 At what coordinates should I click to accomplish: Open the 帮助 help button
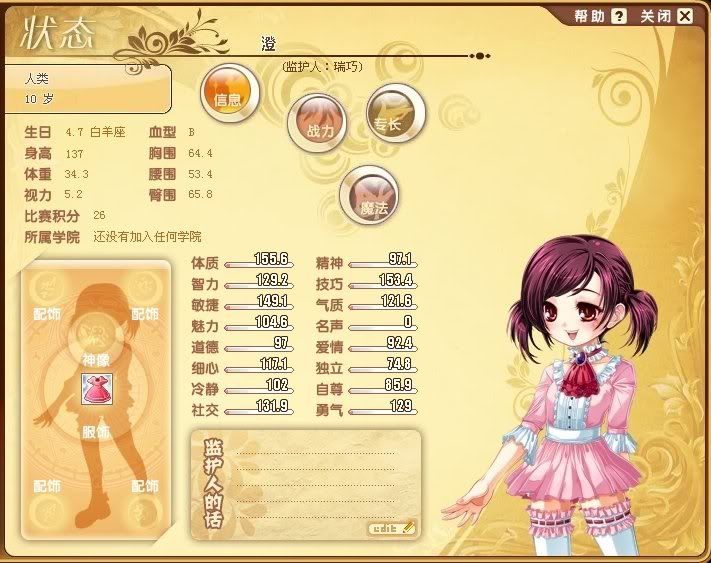[x=600, y=16]
